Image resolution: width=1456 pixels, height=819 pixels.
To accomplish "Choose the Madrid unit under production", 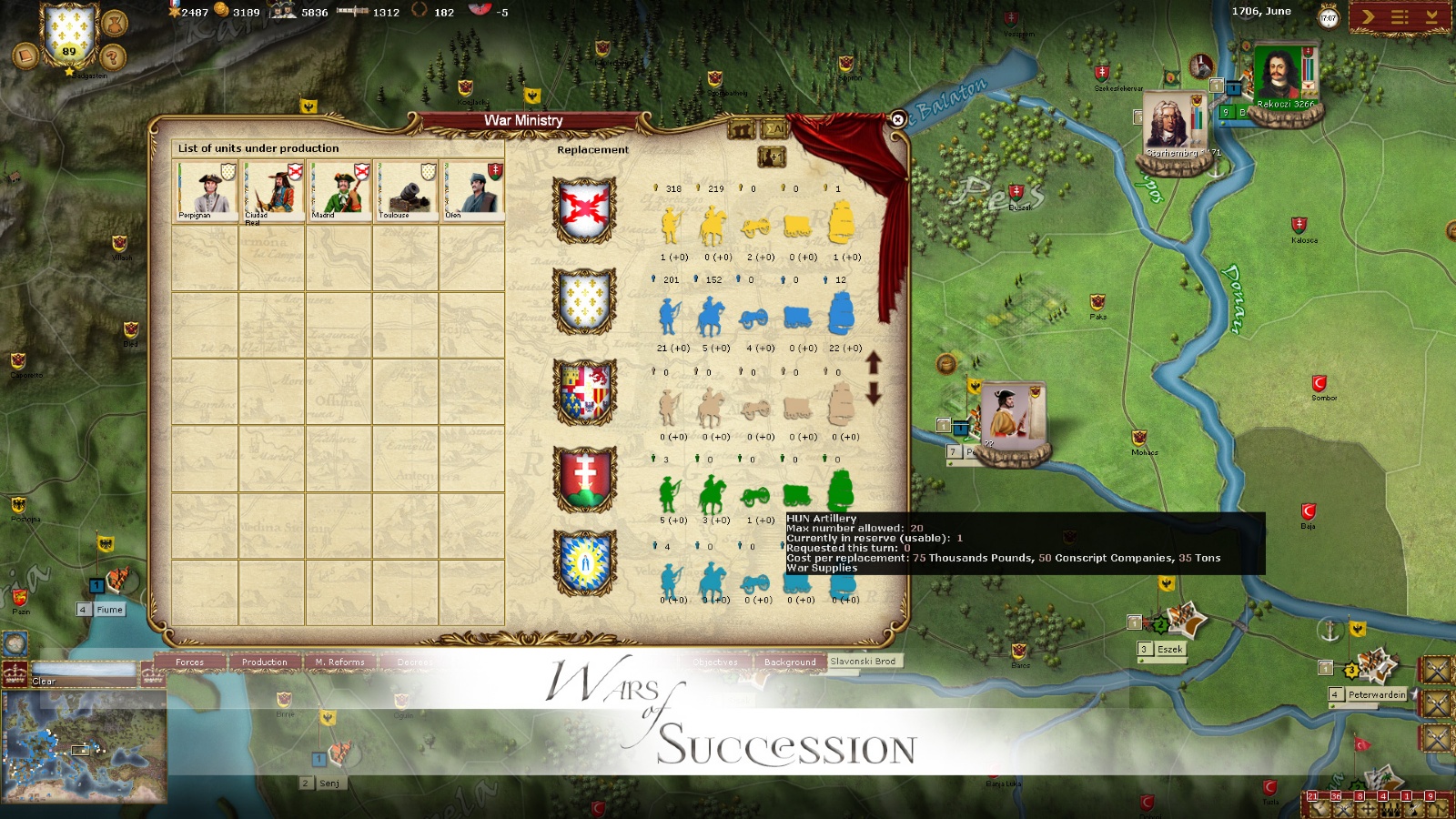I will (x=339, y=189).
